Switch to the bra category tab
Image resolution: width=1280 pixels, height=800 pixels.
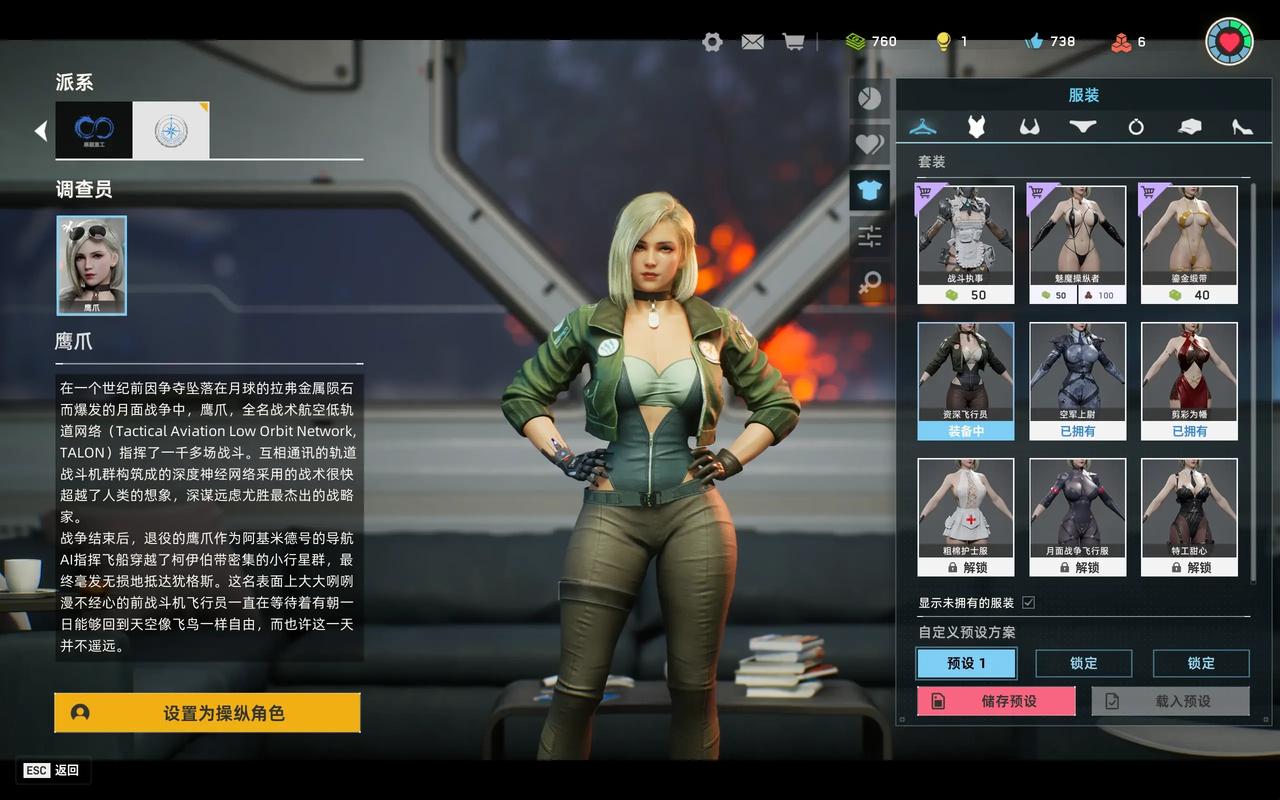point(1029,127)
